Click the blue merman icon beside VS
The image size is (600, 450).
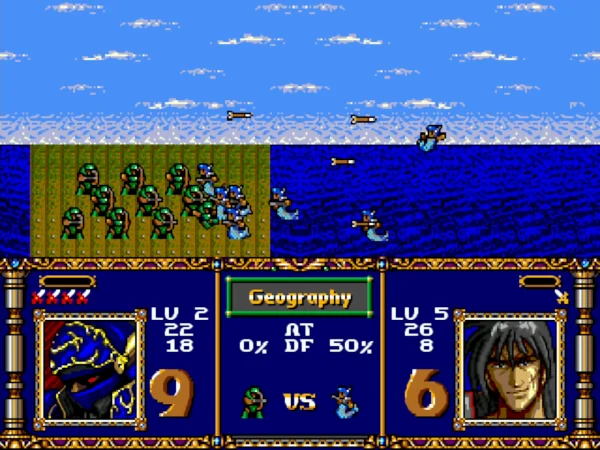coord(343,402)
